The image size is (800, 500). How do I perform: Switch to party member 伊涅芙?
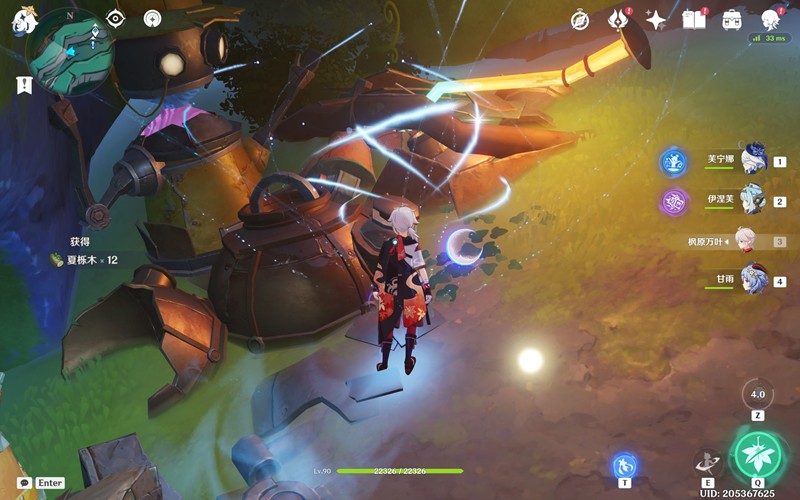(x=752, y=200)
